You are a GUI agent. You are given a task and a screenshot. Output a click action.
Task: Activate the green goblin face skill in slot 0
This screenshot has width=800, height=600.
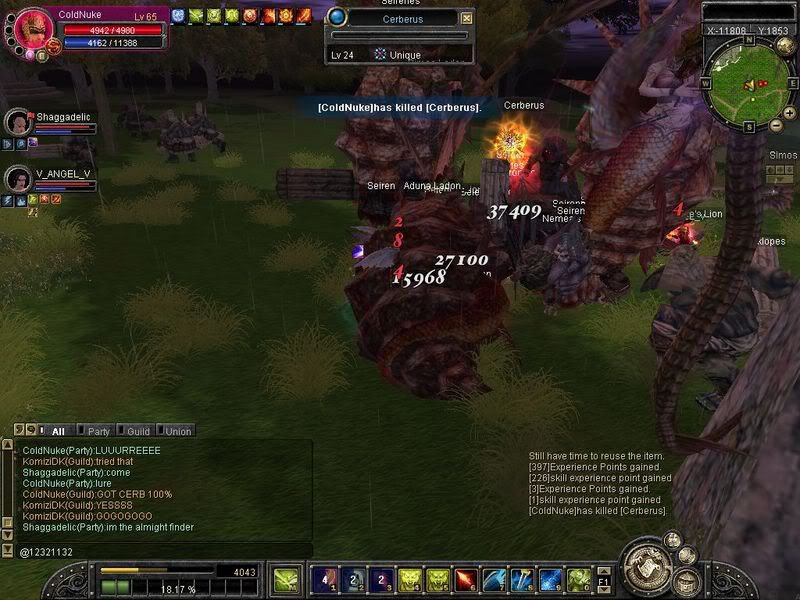pyautogui.click(x=577, y=579)
